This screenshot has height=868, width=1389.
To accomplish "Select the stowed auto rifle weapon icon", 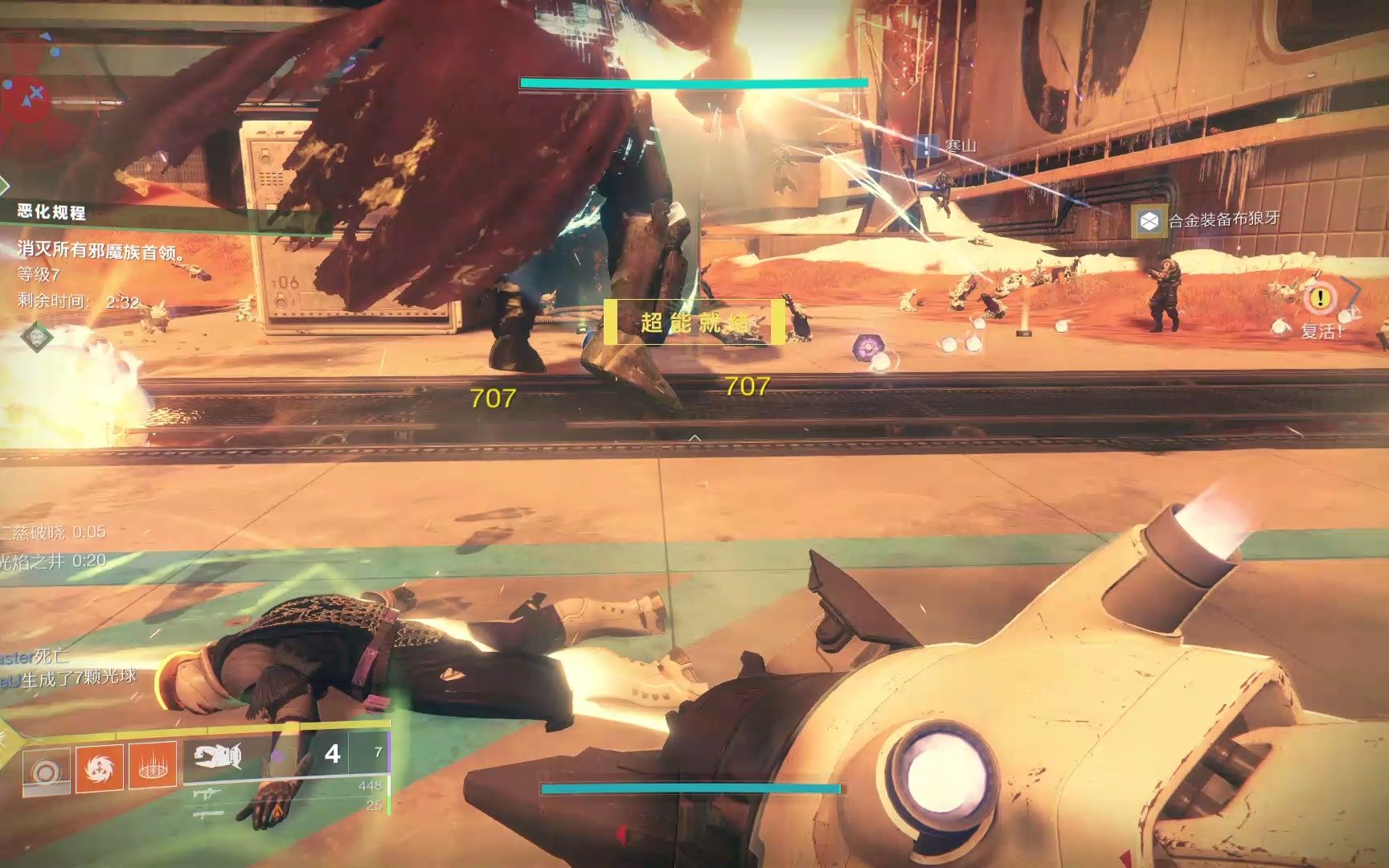I will (x=207, y=795).
